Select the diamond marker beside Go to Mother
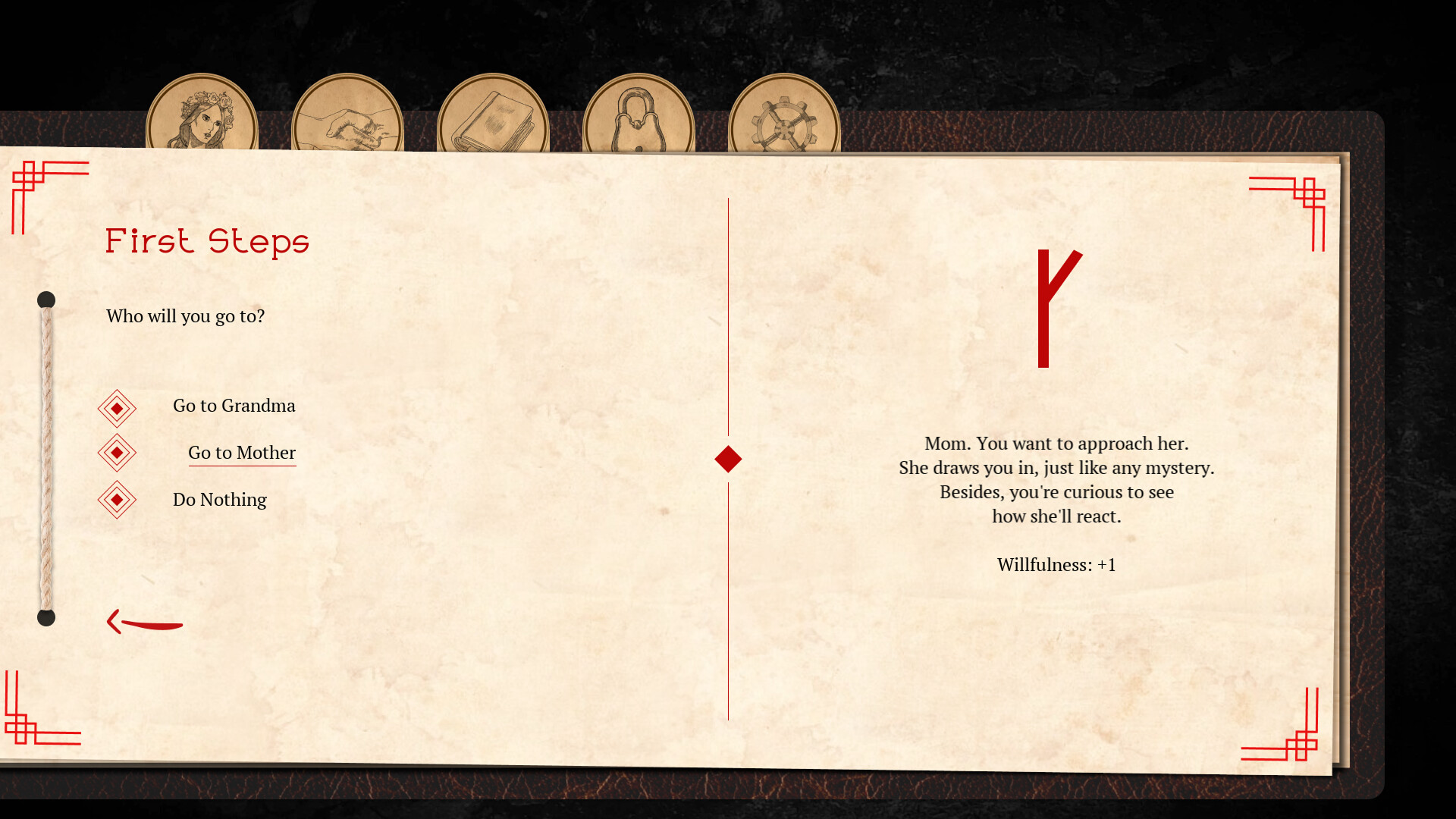This screenshot has width=1456, height=819. (x=117, y=452)
